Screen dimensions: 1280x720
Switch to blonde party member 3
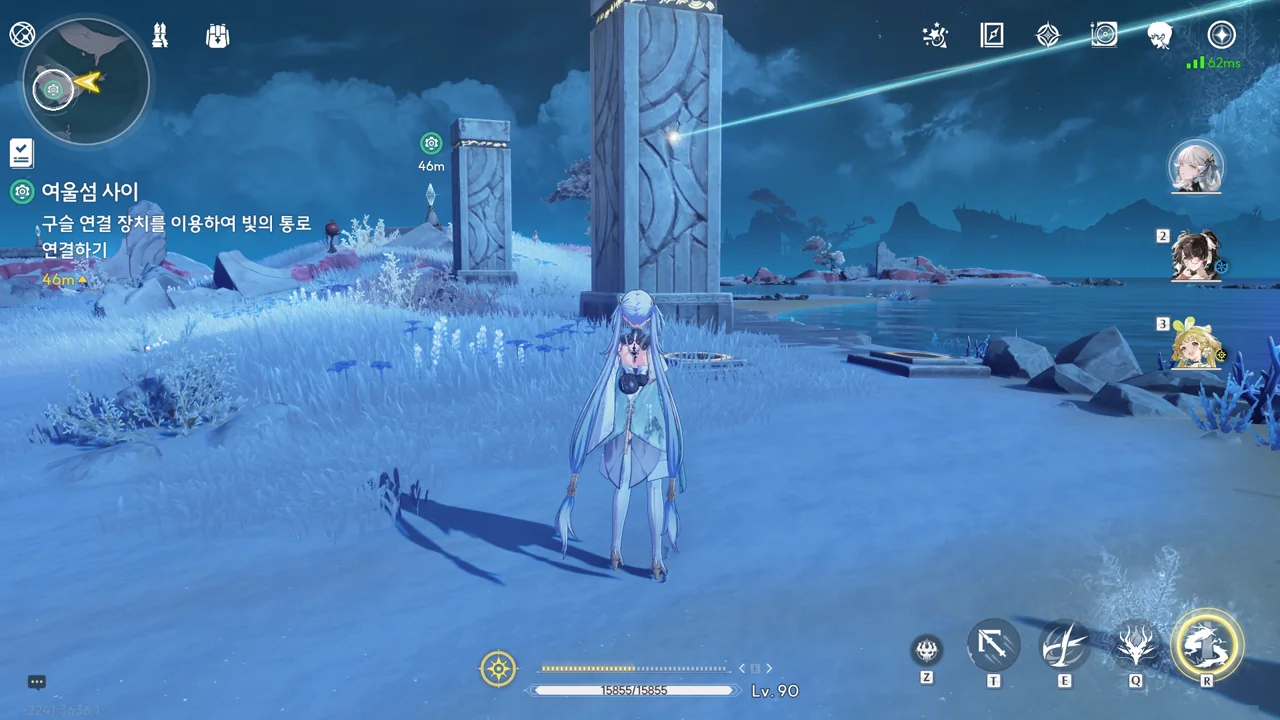point(1196,345)
